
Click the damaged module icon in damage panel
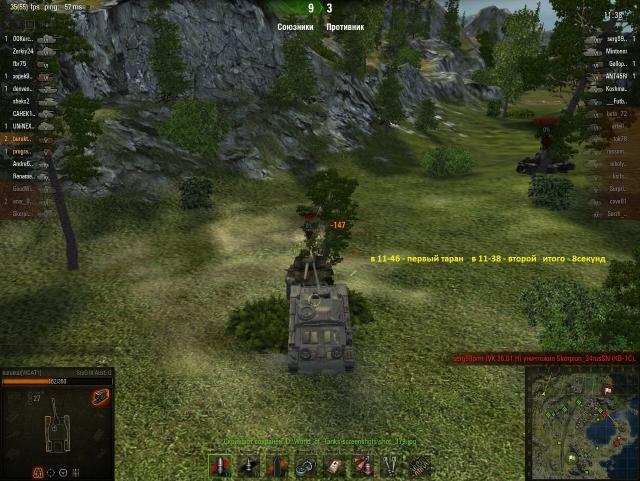99,398
